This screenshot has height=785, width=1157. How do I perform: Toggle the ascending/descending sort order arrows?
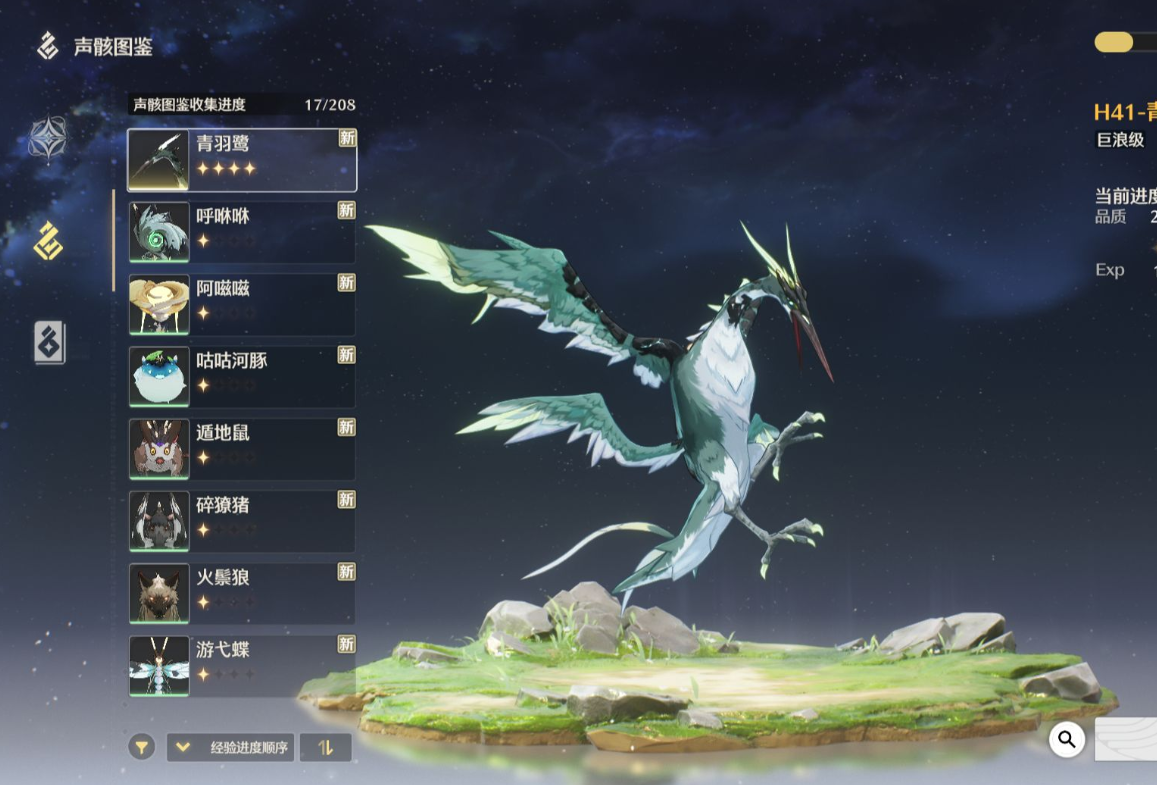tap(325, 747)
